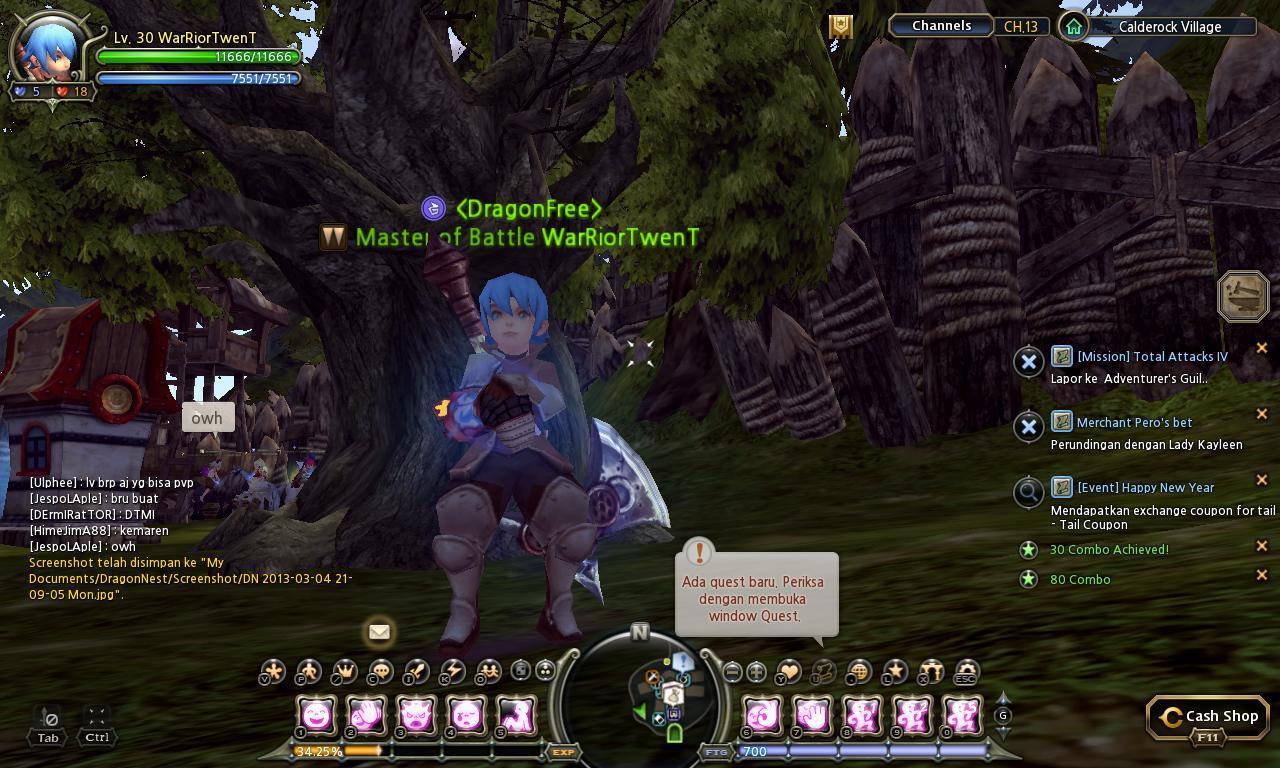Open the skill window using the K lightning icon
1280x768 pixels.
[453, 672]
